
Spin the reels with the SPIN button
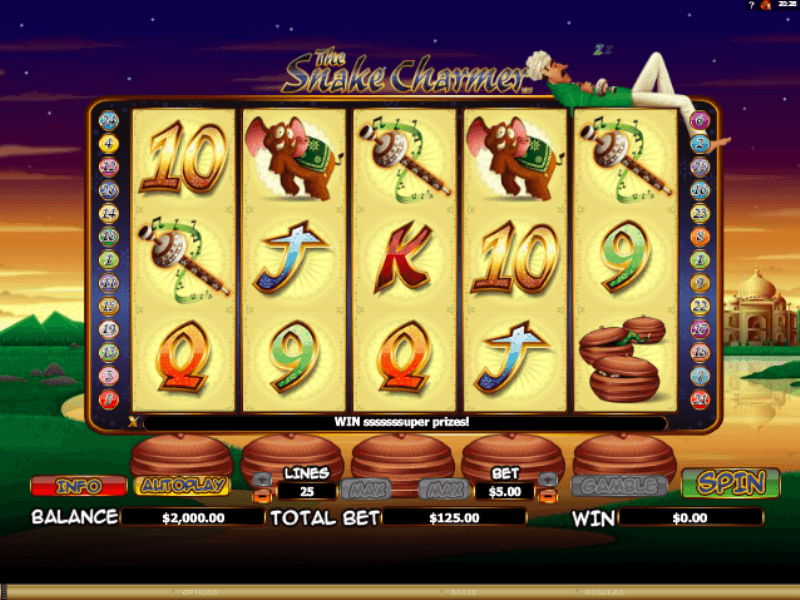[730, 484]
